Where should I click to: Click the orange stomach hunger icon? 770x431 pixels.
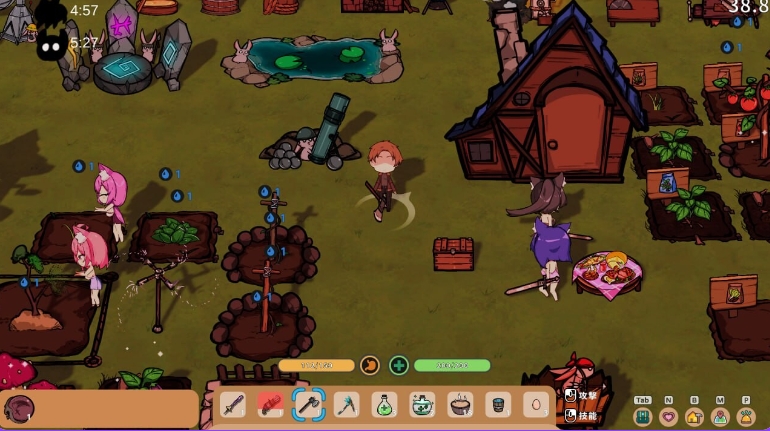click(369, 366)
